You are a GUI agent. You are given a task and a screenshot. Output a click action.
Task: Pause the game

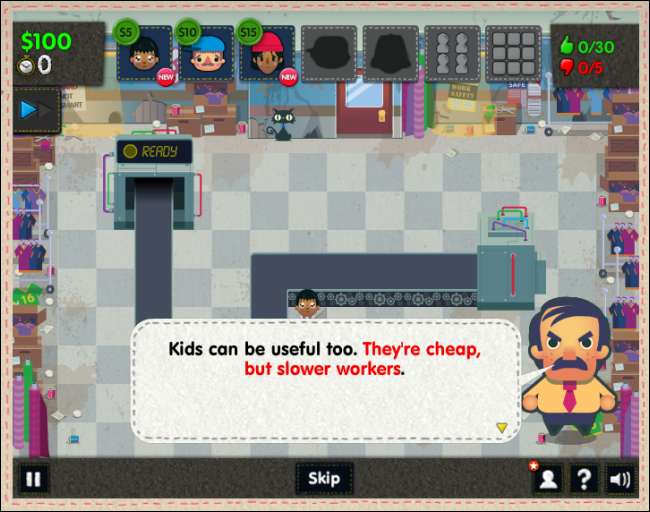(33, 478)
